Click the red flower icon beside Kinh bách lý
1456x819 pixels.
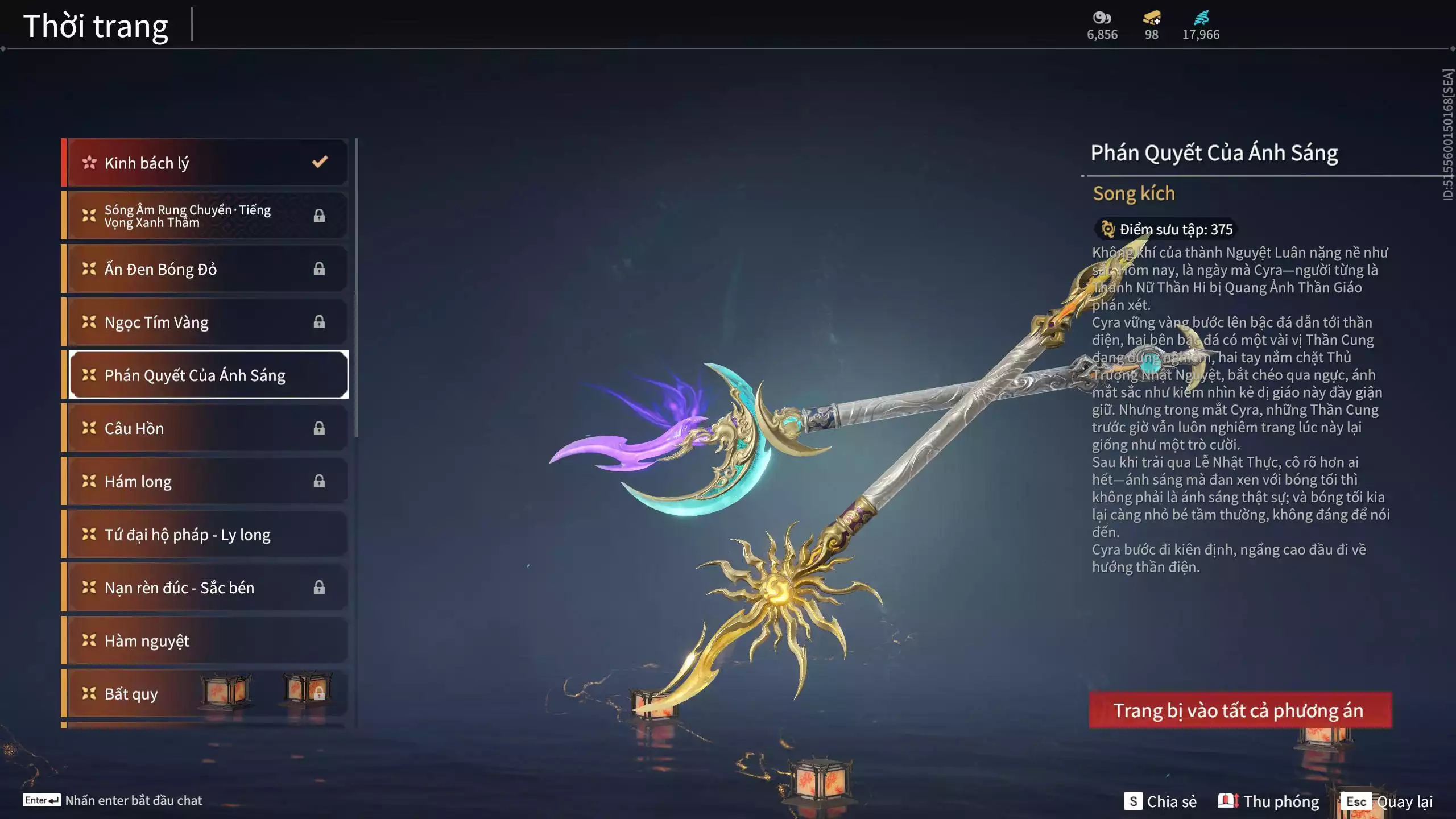(x=88, y=162)
